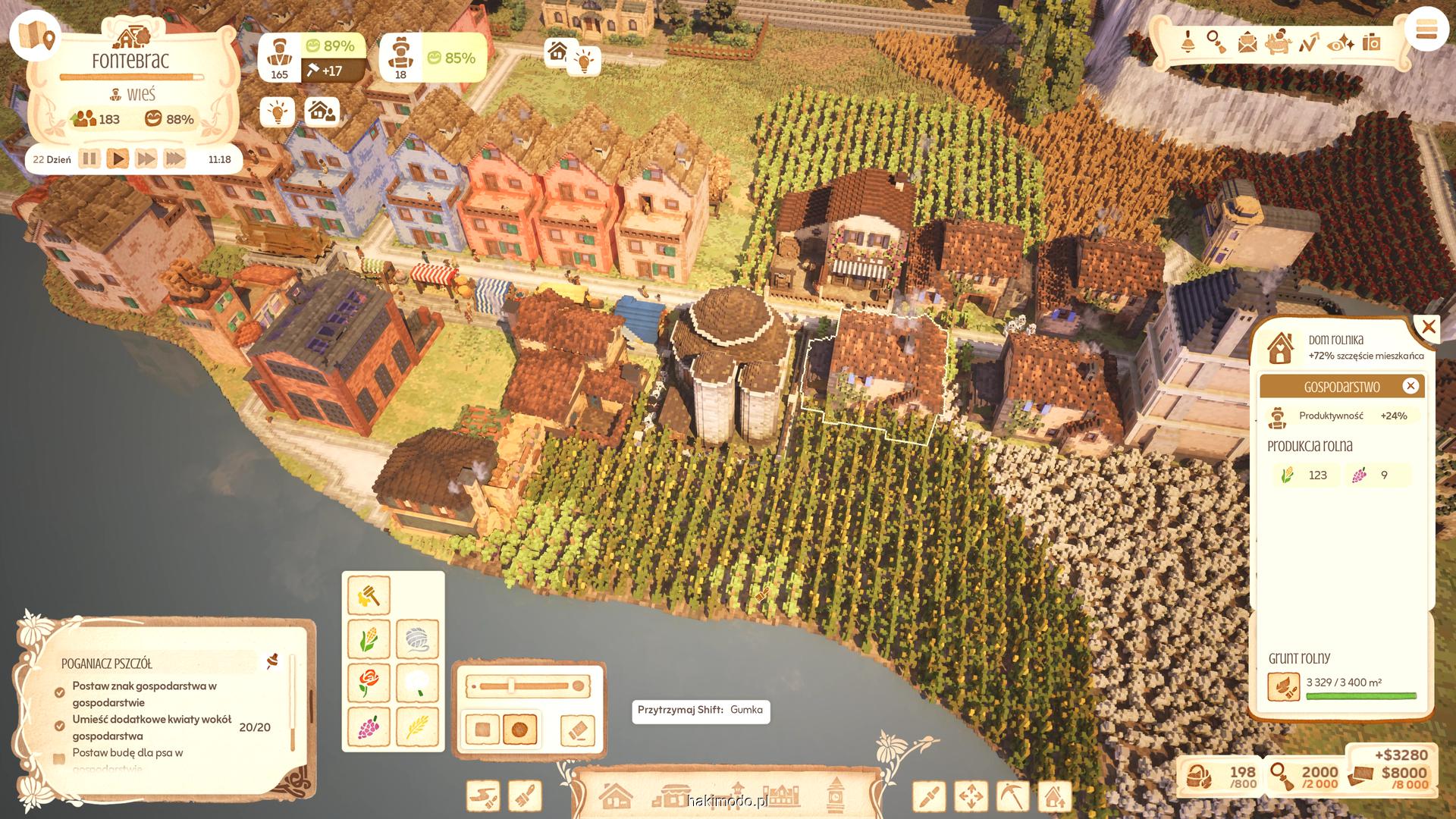Pick the purple grapes crop tile
This screenshot has height=819, width=1456.
[x=369, y=727]
